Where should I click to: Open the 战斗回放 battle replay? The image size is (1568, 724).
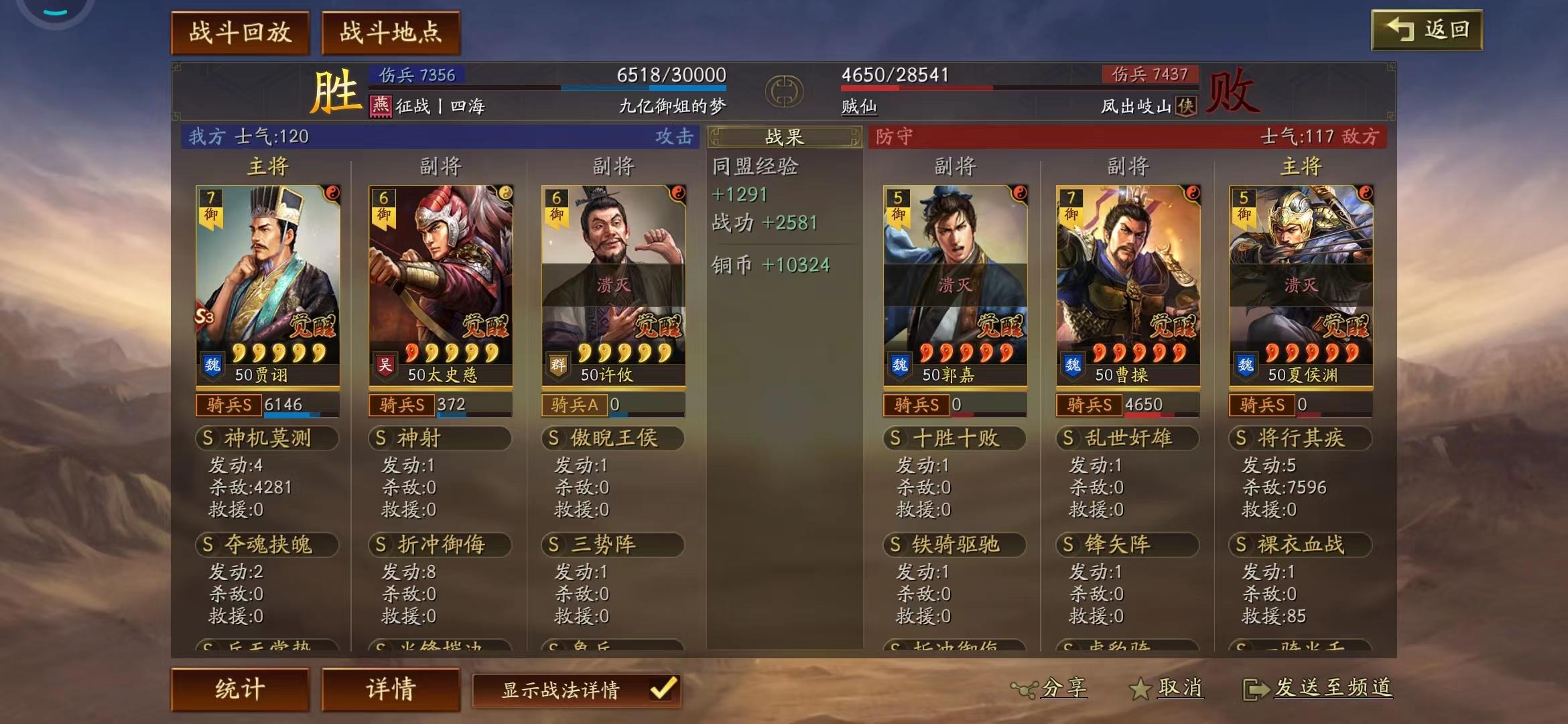(240, 32)
